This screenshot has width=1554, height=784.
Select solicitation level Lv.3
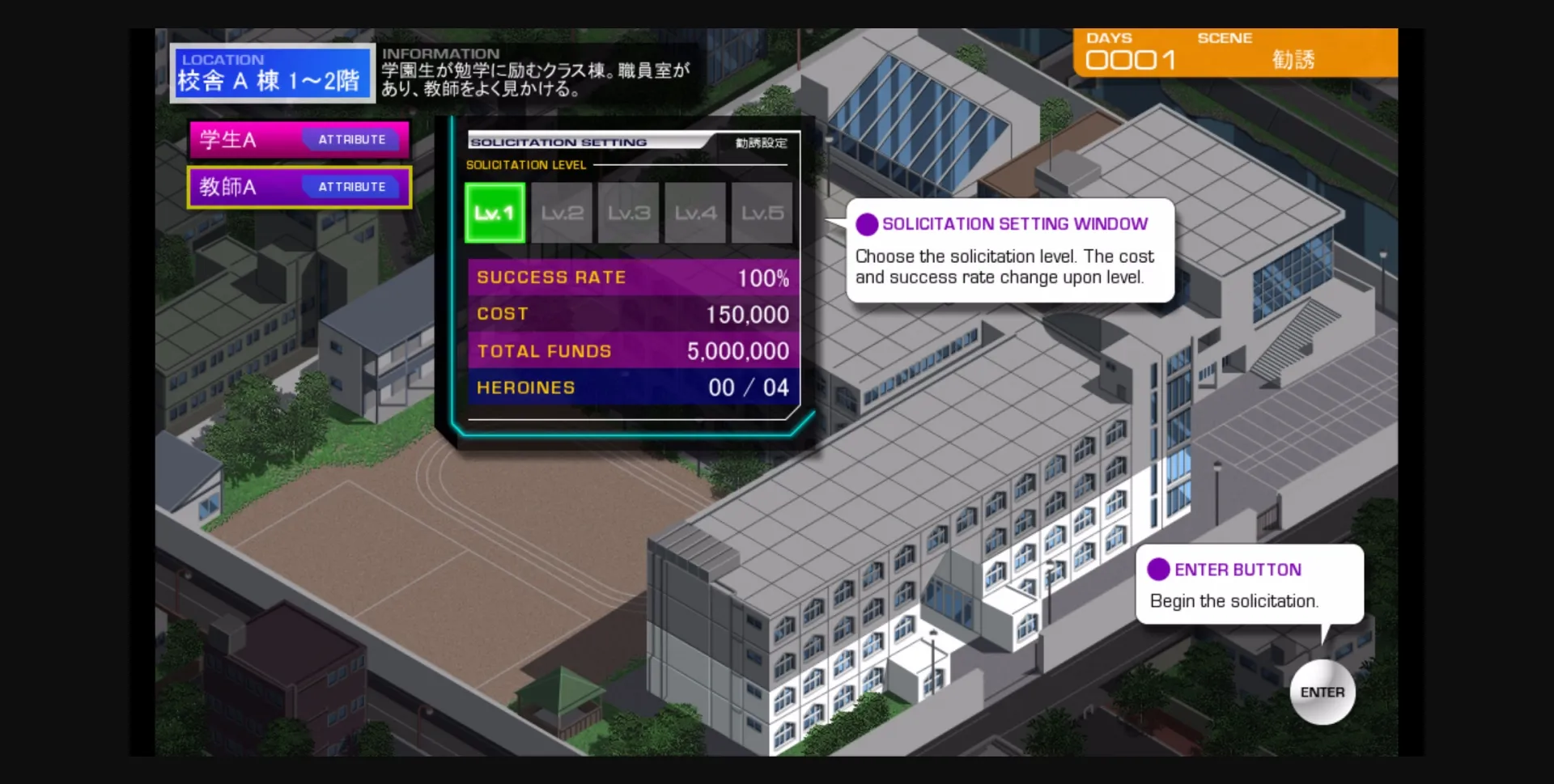[628, 212]
